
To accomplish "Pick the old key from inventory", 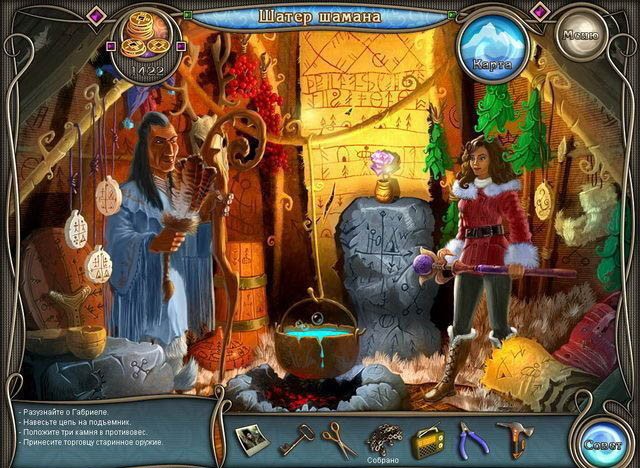I will [296, 437].
